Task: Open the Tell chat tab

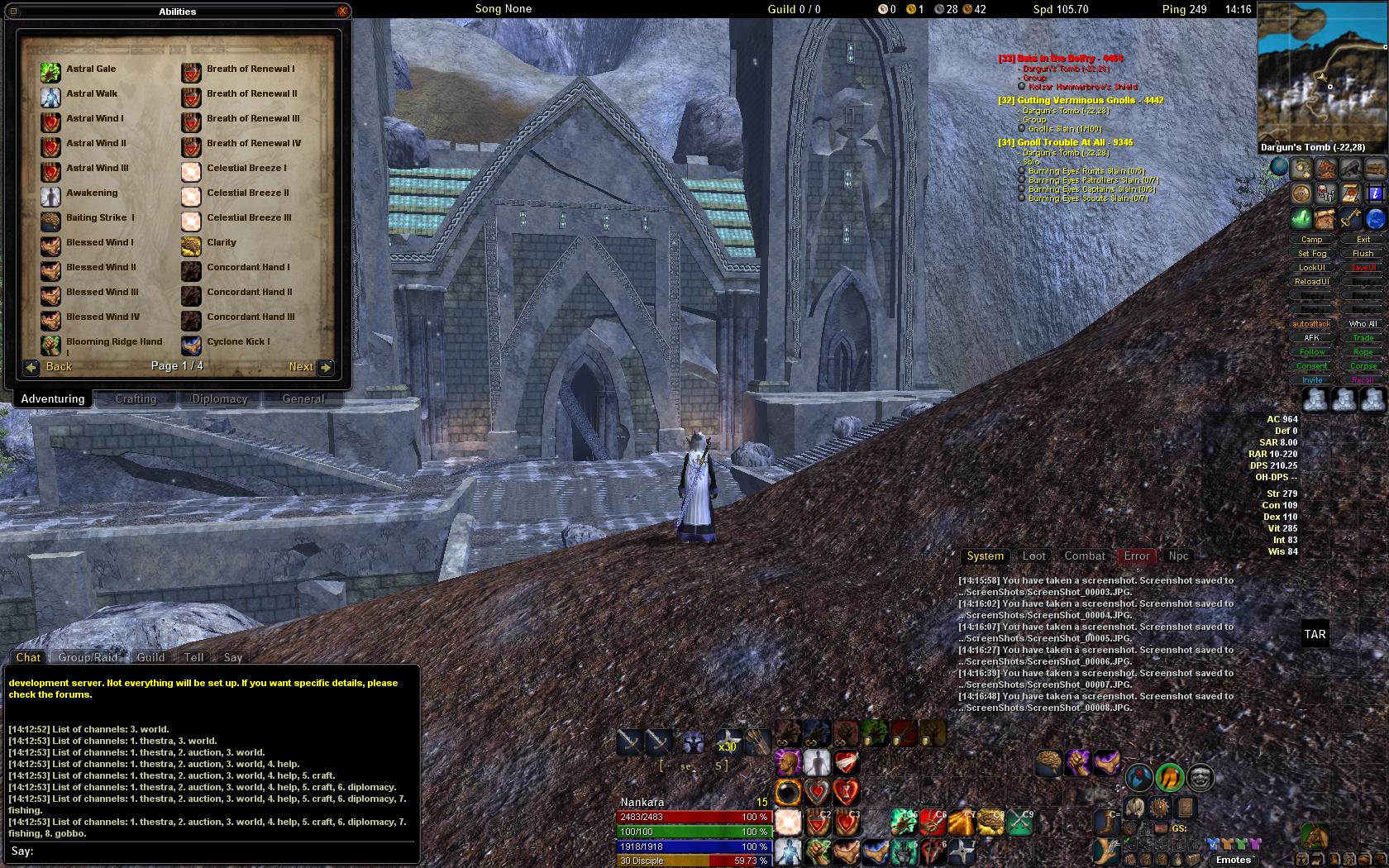Action: pyautogui.click(x=193, y=658)
